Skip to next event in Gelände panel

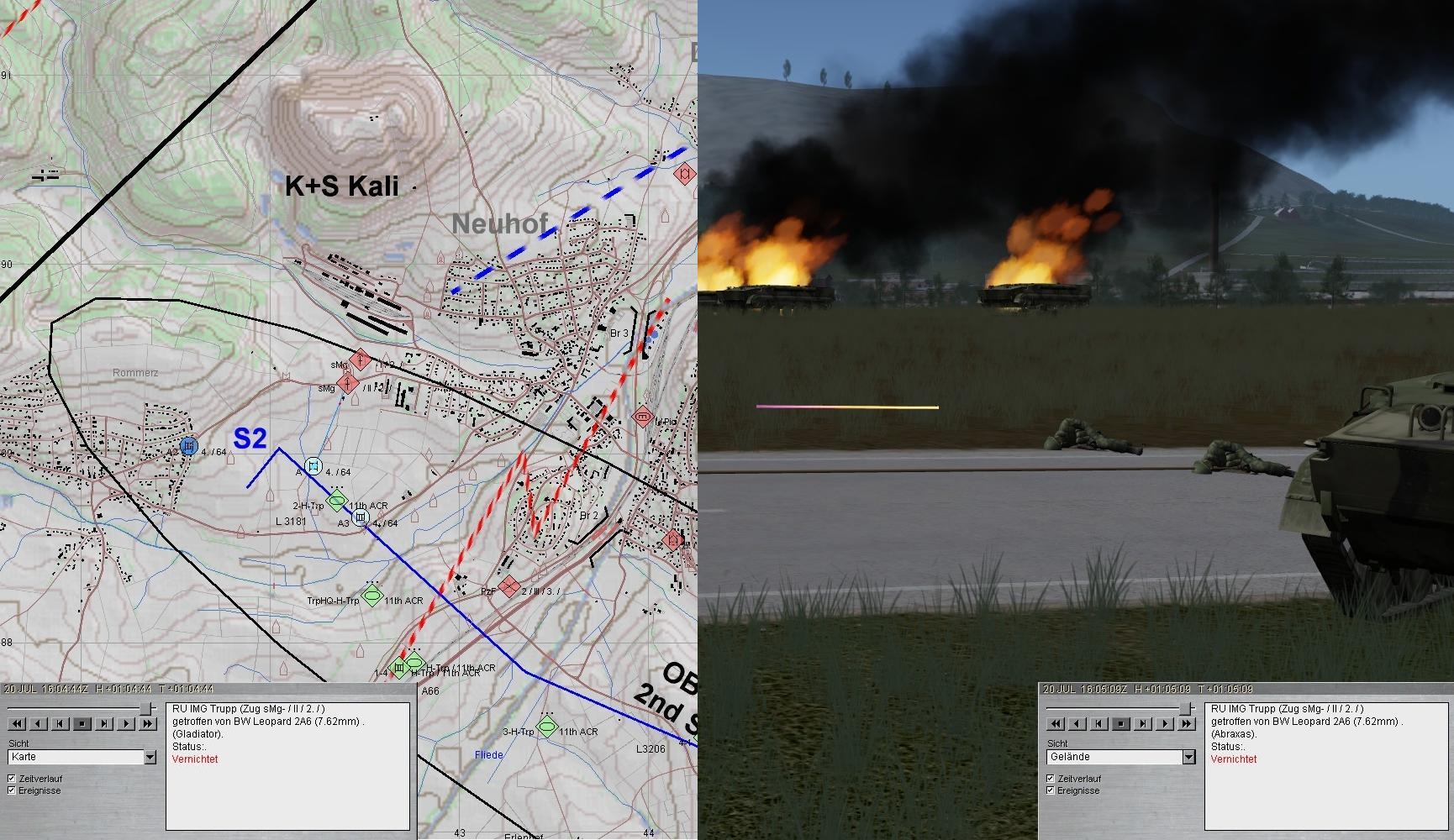pos(1143,723)
